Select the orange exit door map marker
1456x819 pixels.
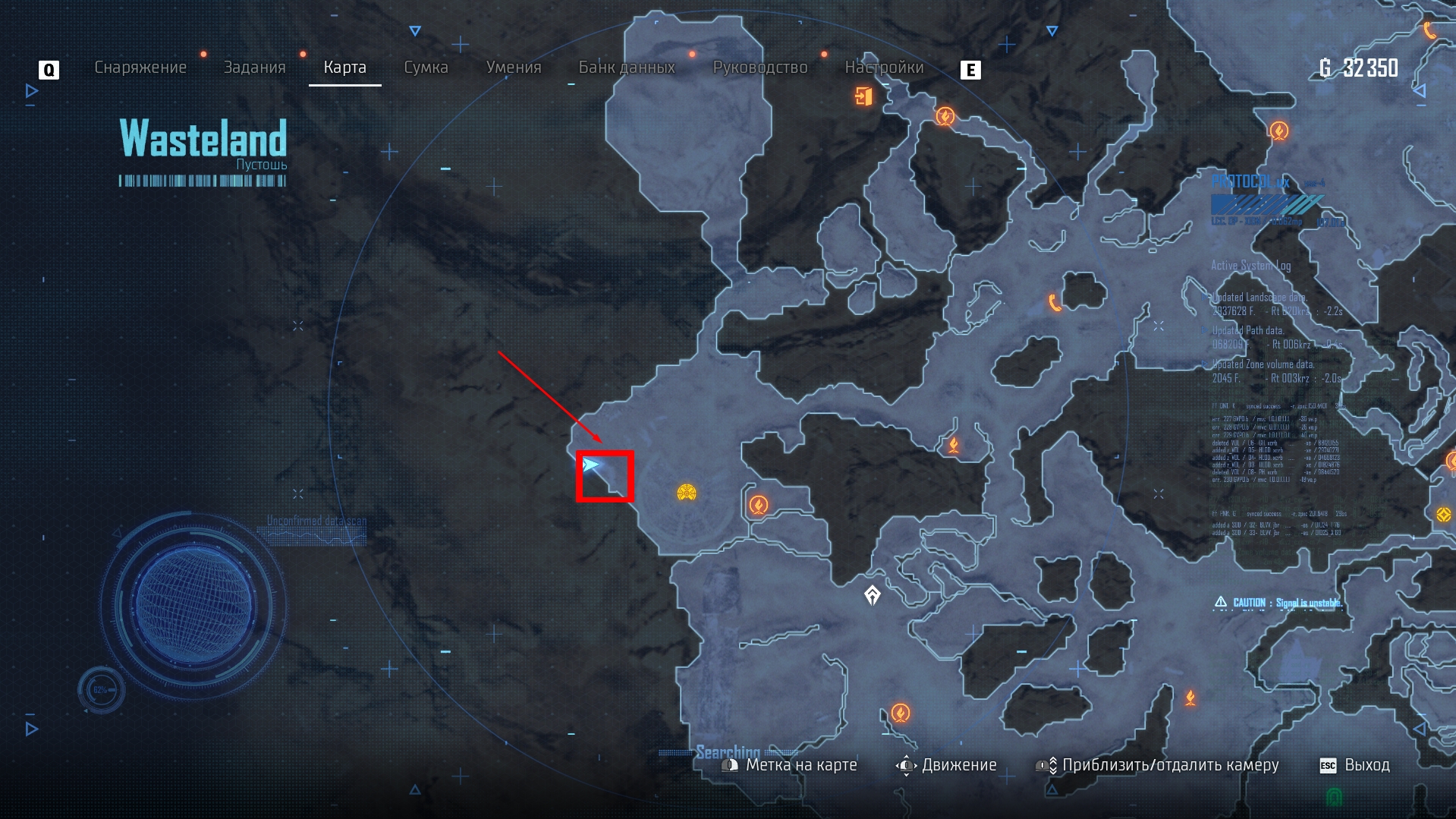click(863, 96)
